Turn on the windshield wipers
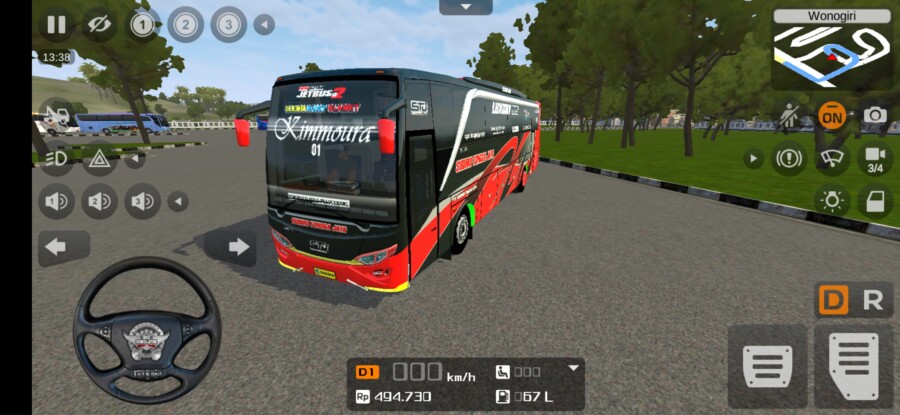The height and width of the screenshot is (415, 900). (x=831, y=158)
